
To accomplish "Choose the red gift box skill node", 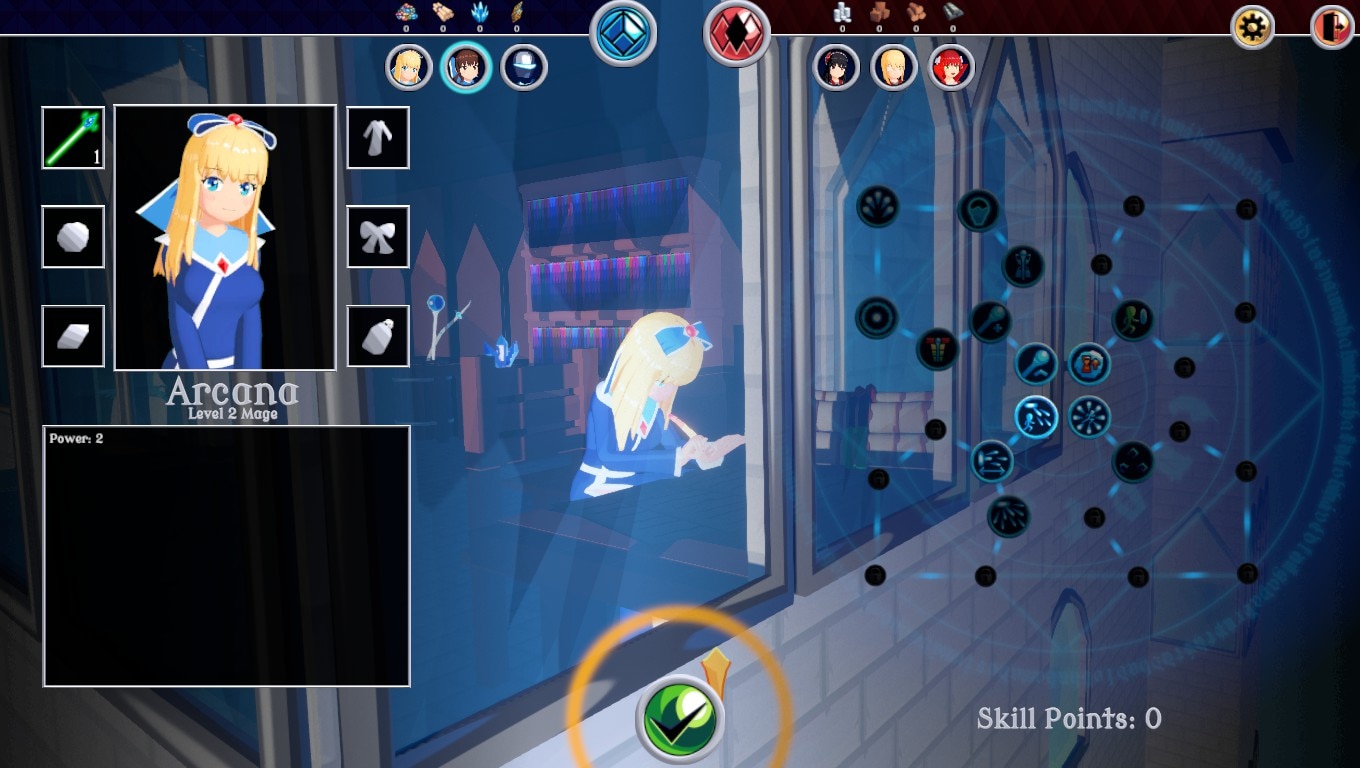I will point(938,349).
